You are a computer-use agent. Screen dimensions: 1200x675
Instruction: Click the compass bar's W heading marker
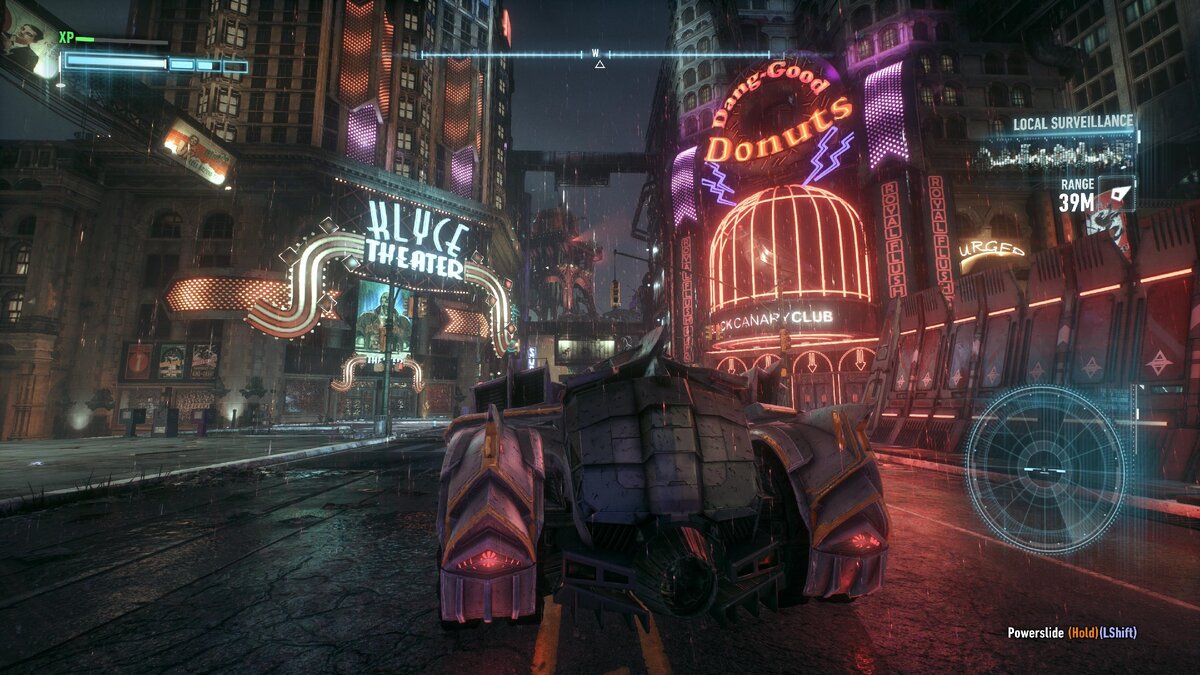(596, 53)
